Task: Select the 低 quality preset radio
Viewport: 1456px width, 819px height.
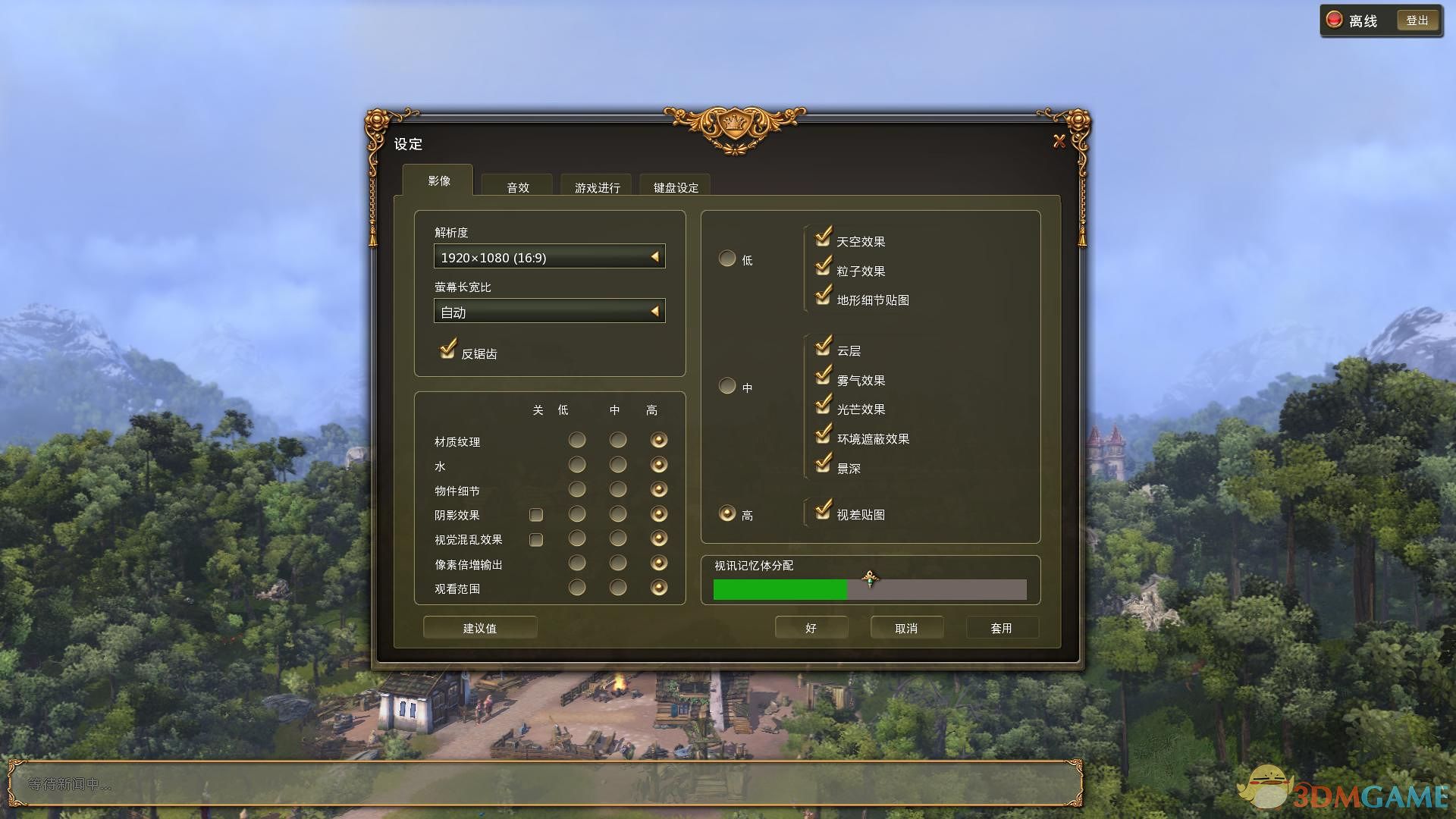Action: point(726,258)
